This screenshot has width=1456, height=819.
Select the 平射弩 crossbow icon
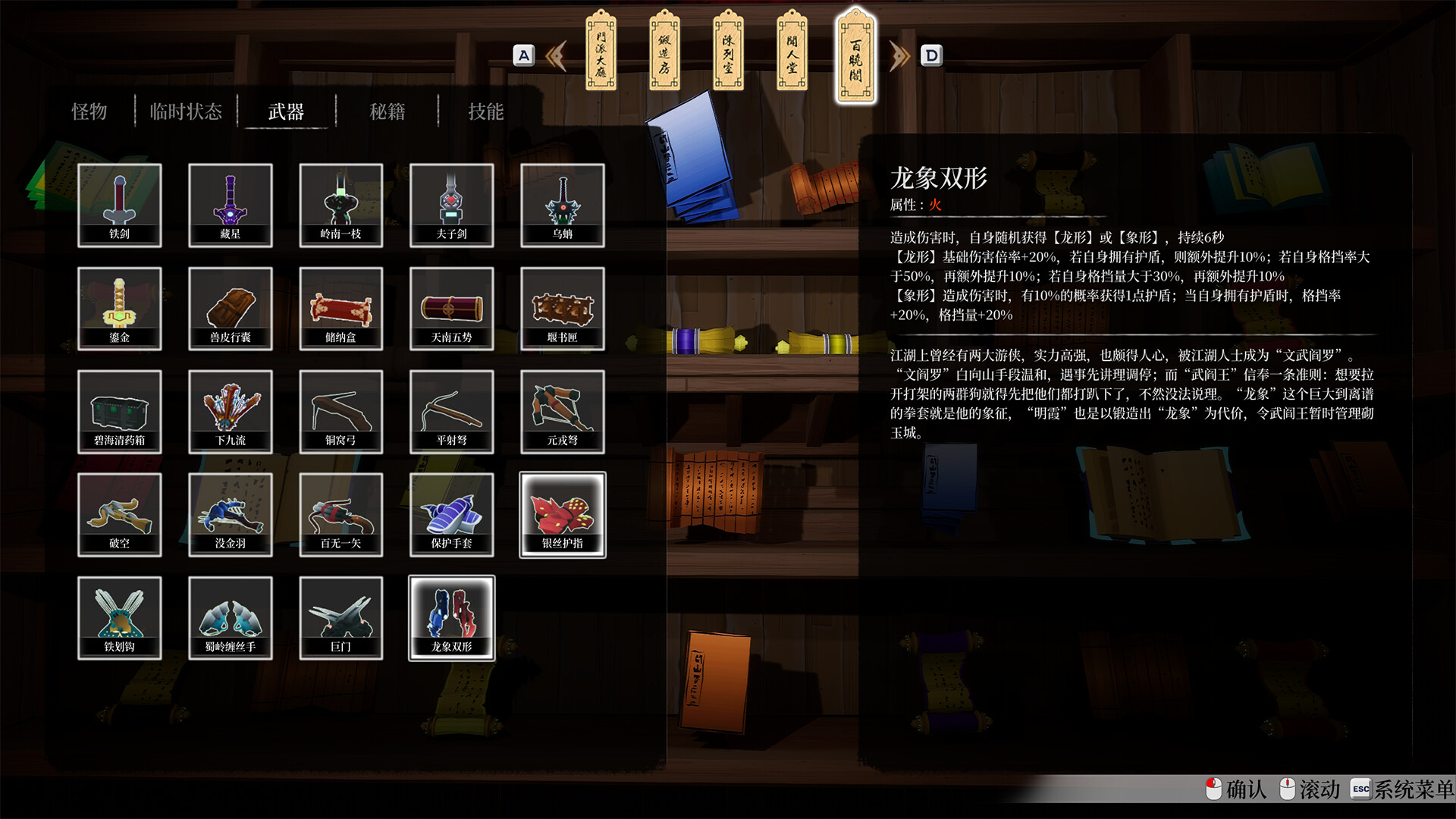[x=452, y=411]
